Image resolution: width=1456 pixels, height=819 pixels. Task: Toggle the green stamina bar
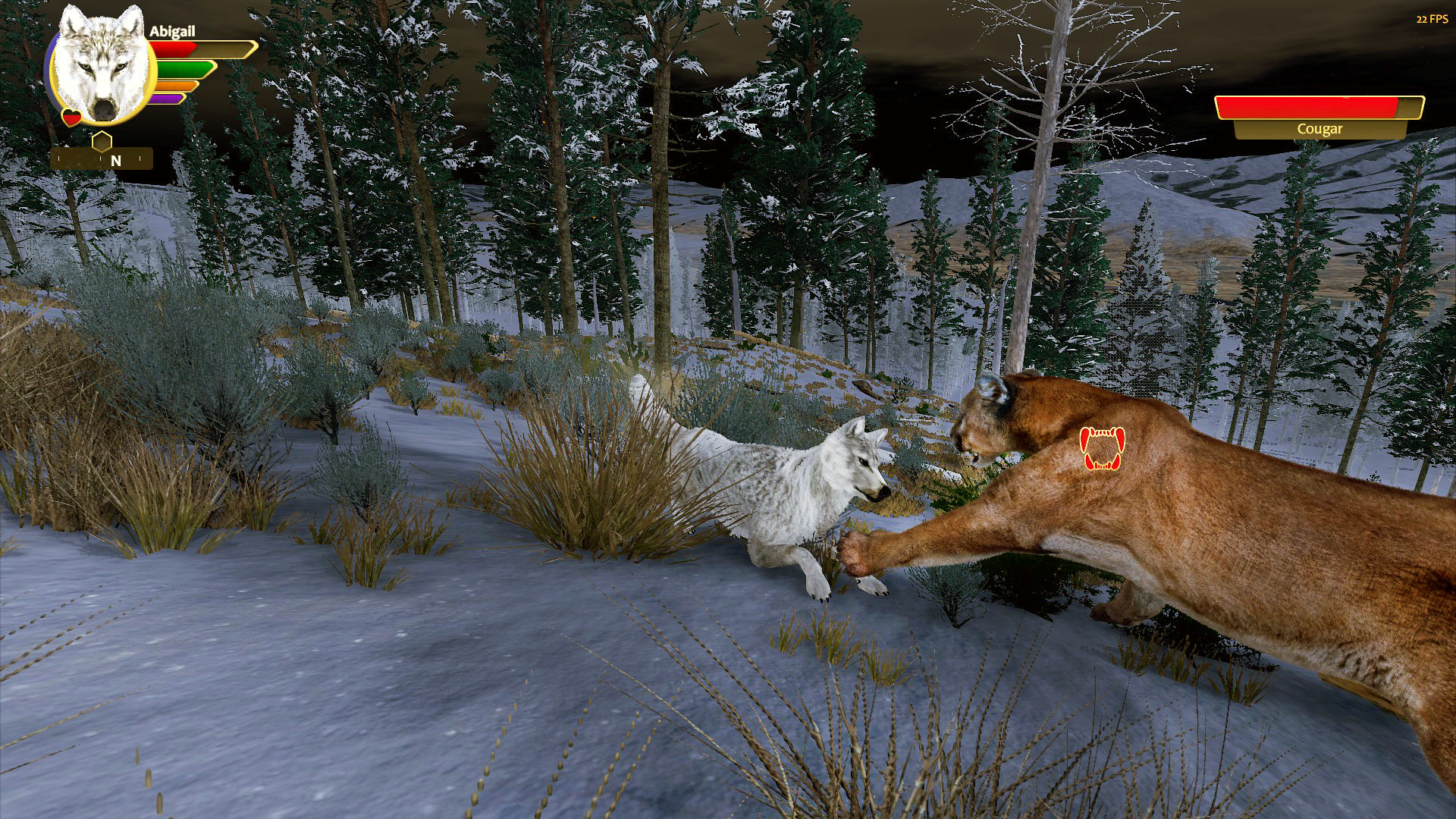[182, 68]
